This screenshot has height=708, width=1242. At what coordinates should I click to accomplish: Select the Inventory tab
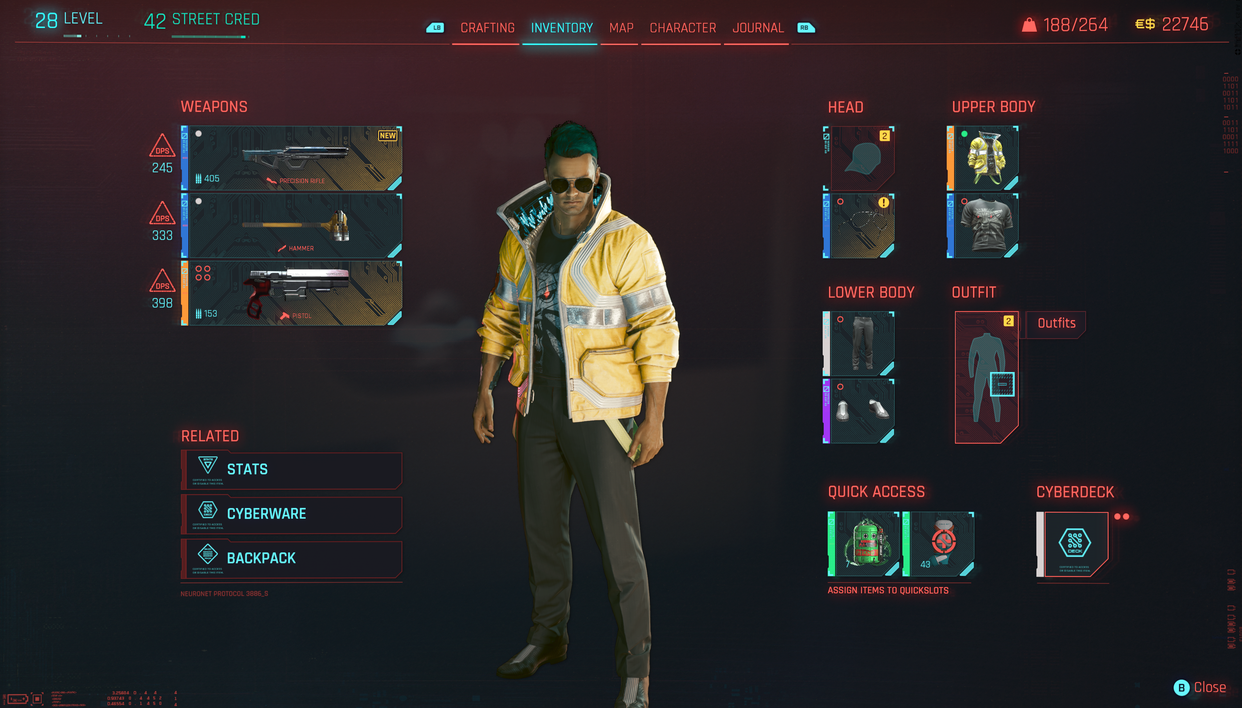point(561,28)
